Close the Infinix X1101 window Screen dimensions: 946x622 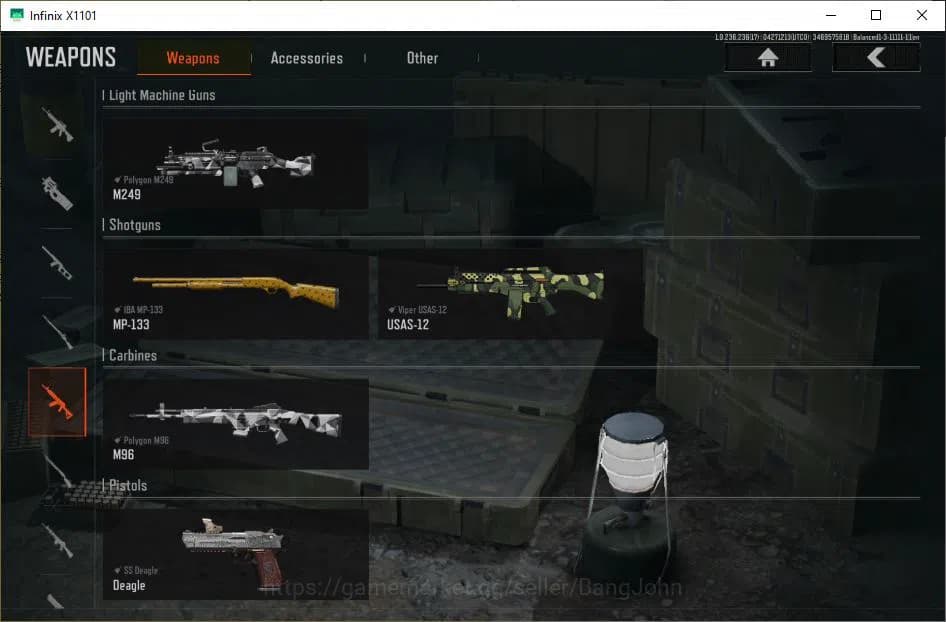tap(922, 15)
